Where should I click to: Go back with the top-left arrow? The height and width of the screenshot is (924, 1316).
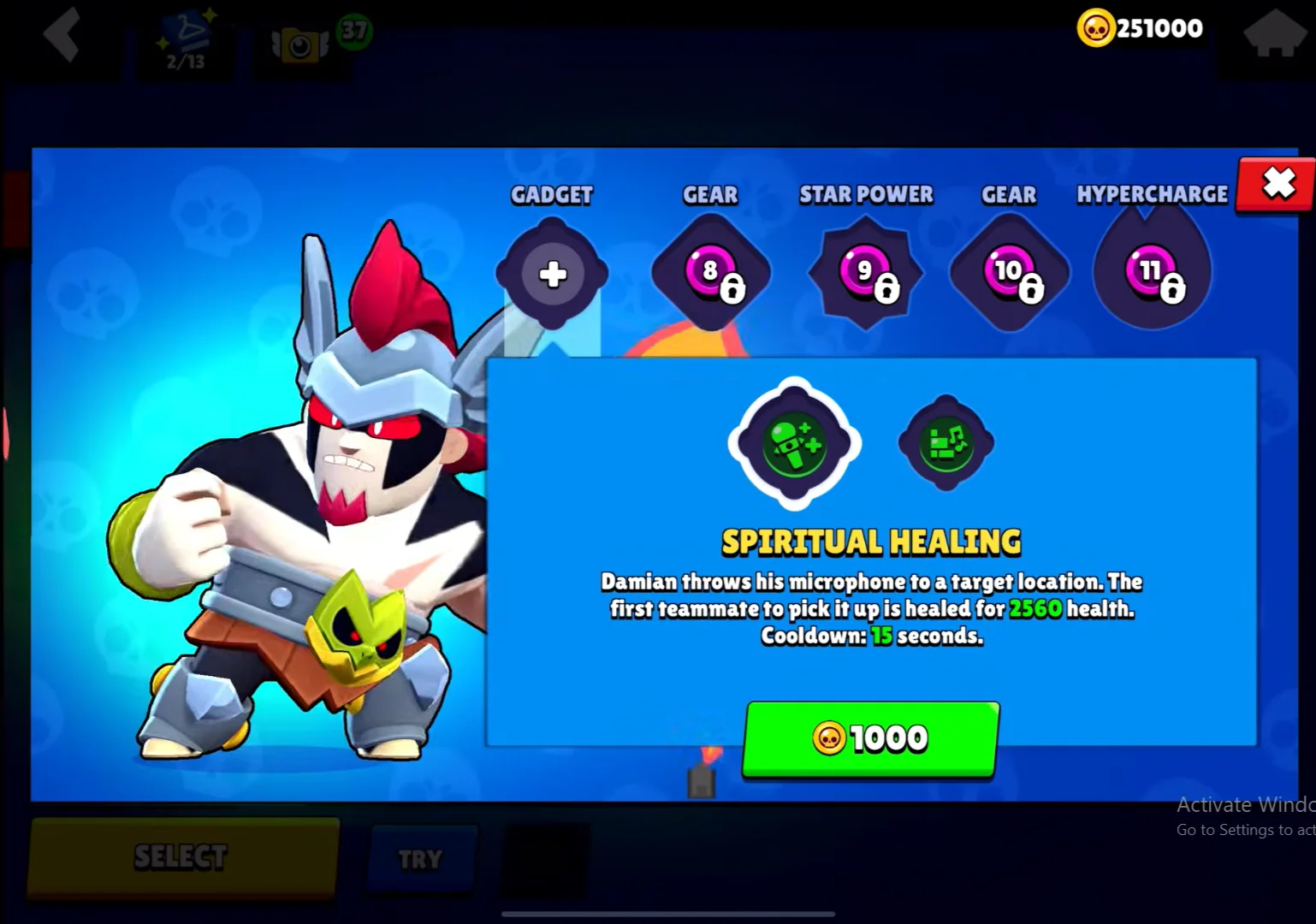[x=62, y=34]
